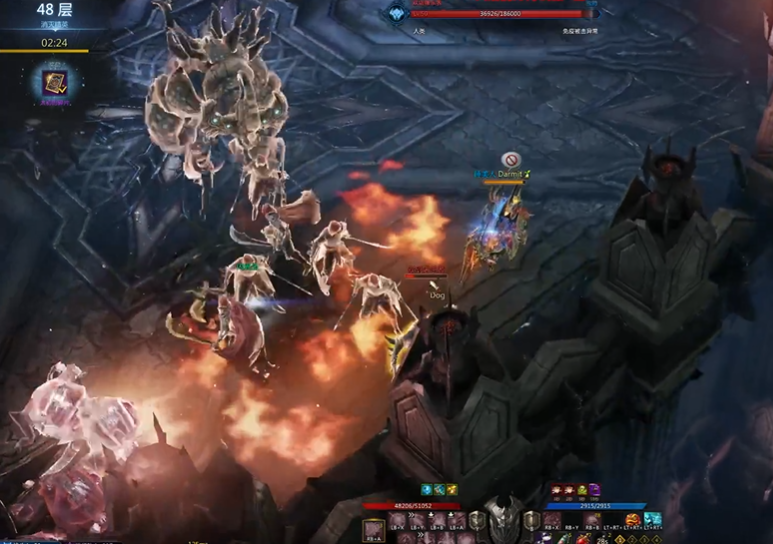The width and height of the screenshot is (773, 544).
Task: Select the boss portrait emblem icon
Action: pos(397,13)
